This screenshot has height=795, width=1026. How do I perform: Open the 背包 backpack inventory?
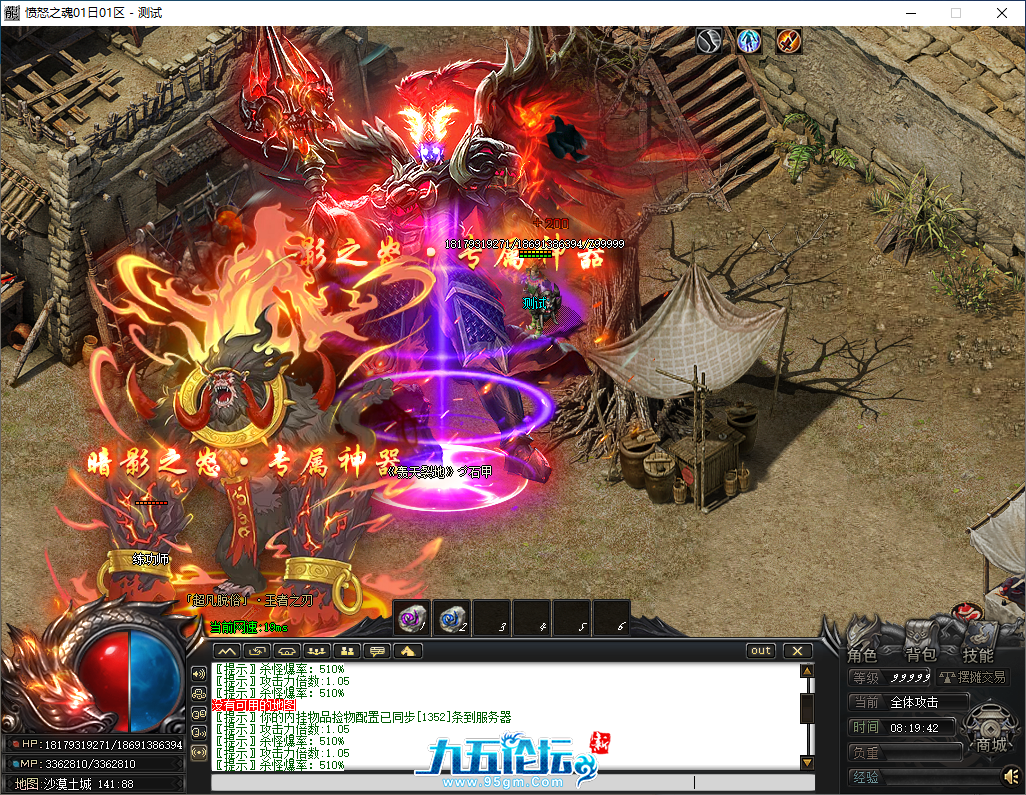tap(921, 656)
